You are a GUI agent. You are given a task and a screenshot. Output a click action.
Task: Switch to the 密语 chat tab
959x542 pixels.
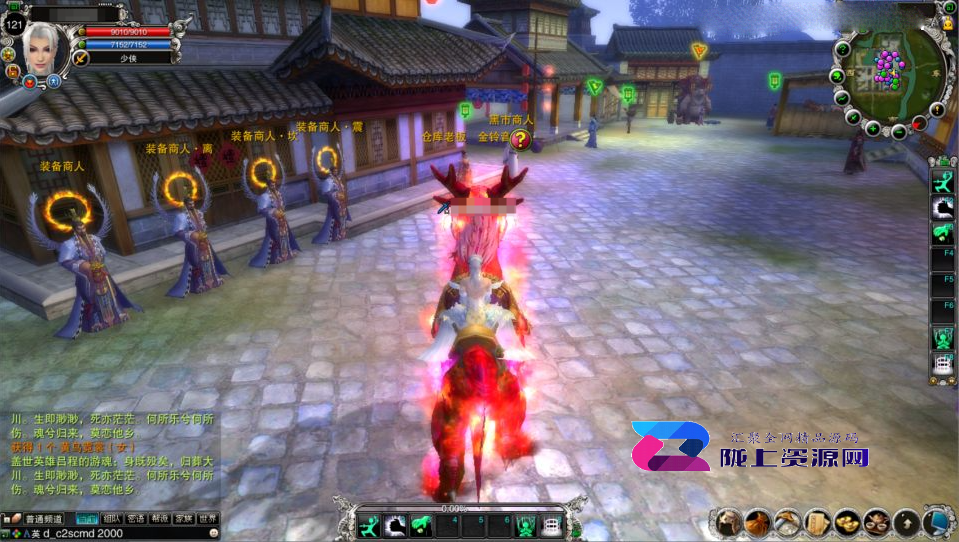pyautogui.click(x=135, y=519)
